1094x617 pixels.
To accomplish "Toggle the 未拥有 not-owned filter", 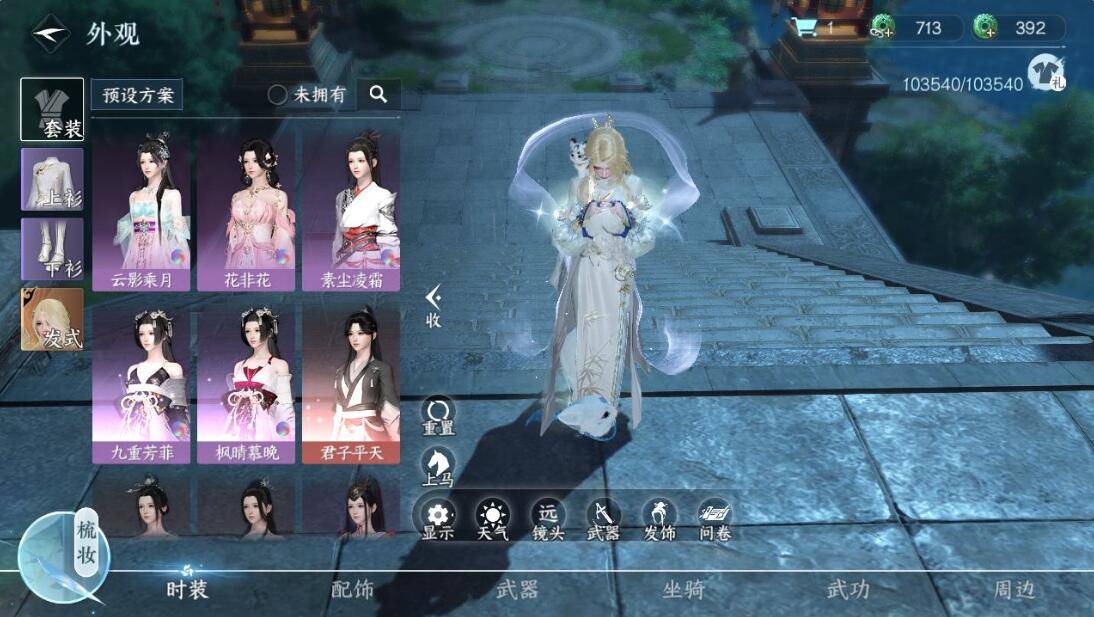I will point(308,95).
